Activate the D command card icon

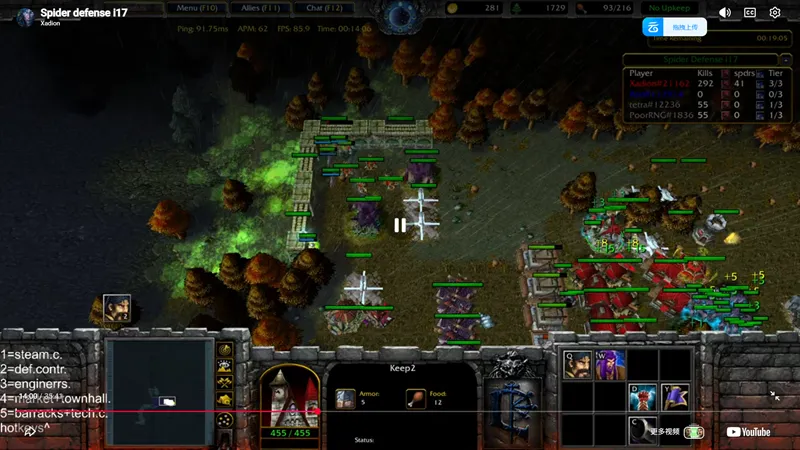pyautogui.click(x=643, y=398)
